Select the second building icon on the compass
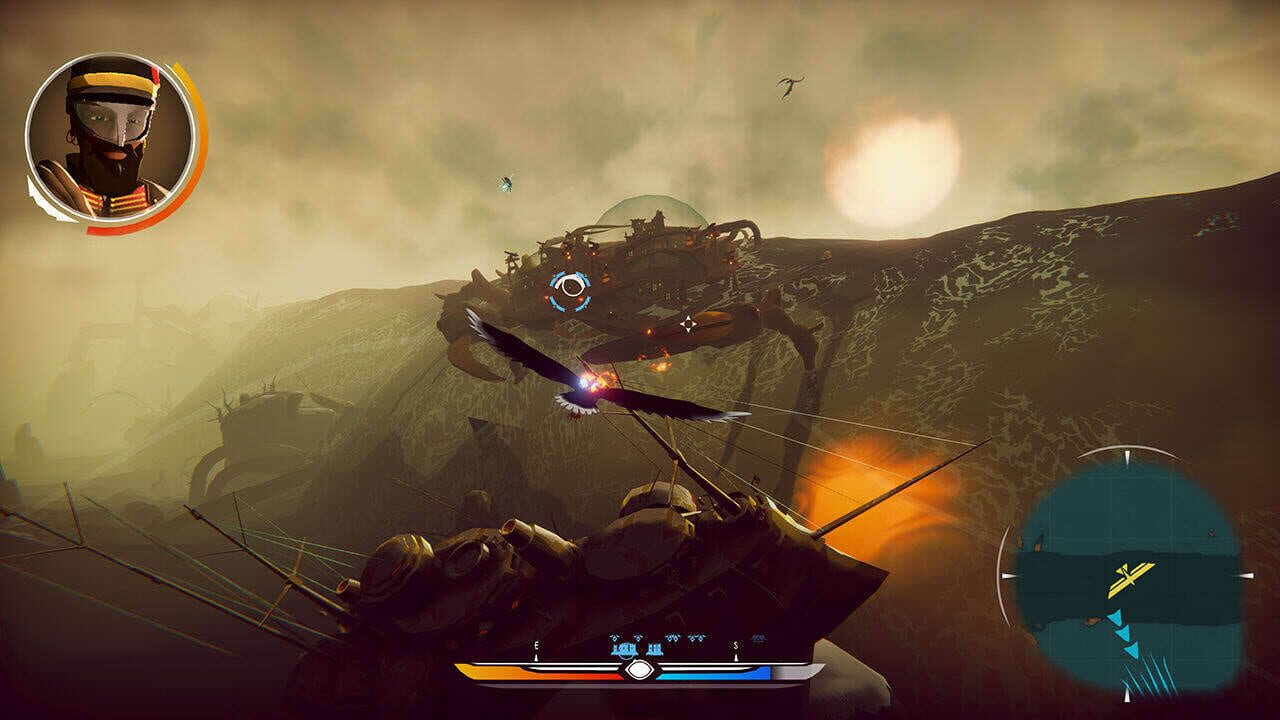Image resolution: width=1280 pixels, height=720 pixels. 655,649
